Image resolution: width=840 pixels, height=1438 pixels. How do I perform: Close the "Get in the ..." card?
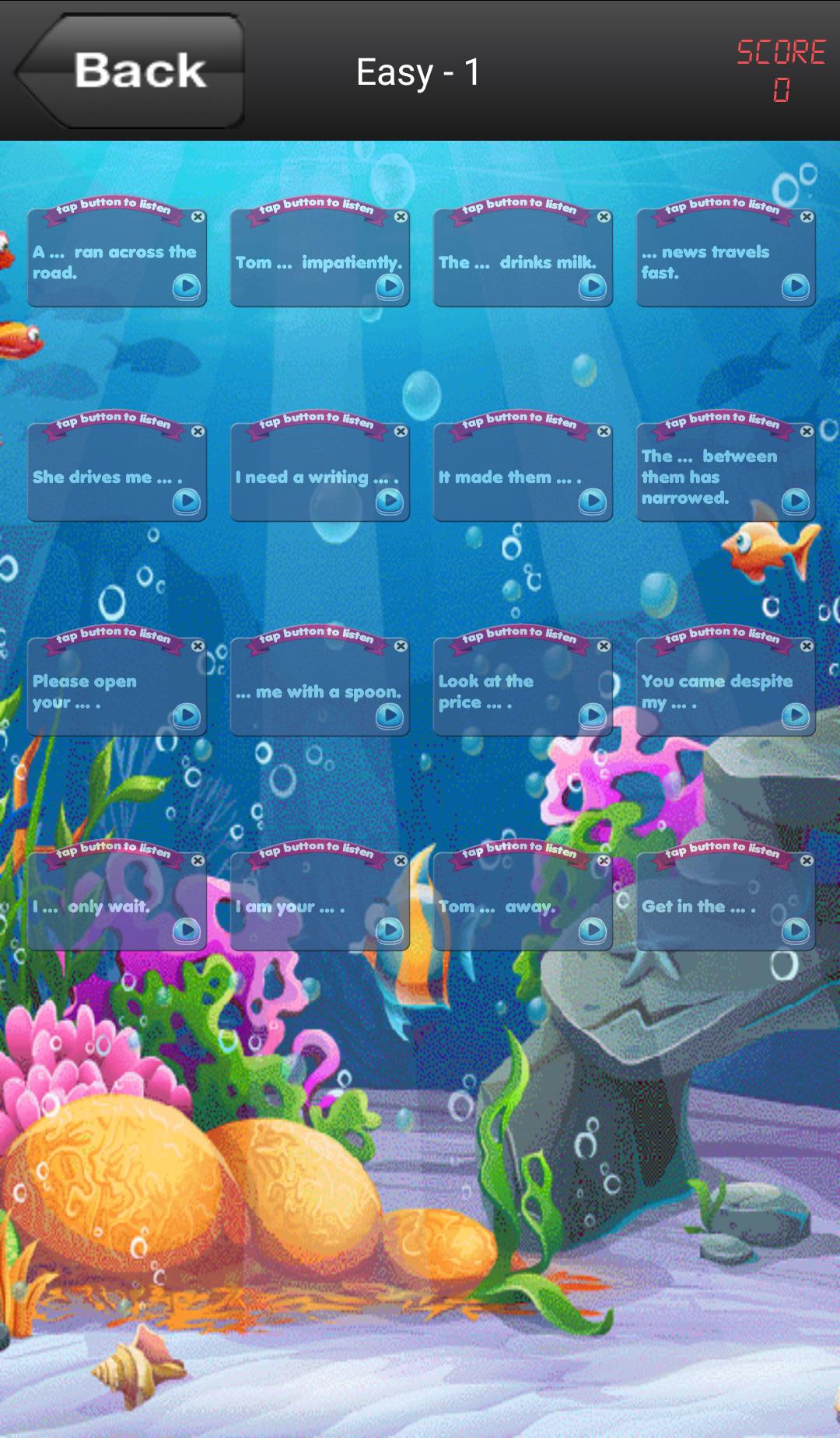click(807, 861)
